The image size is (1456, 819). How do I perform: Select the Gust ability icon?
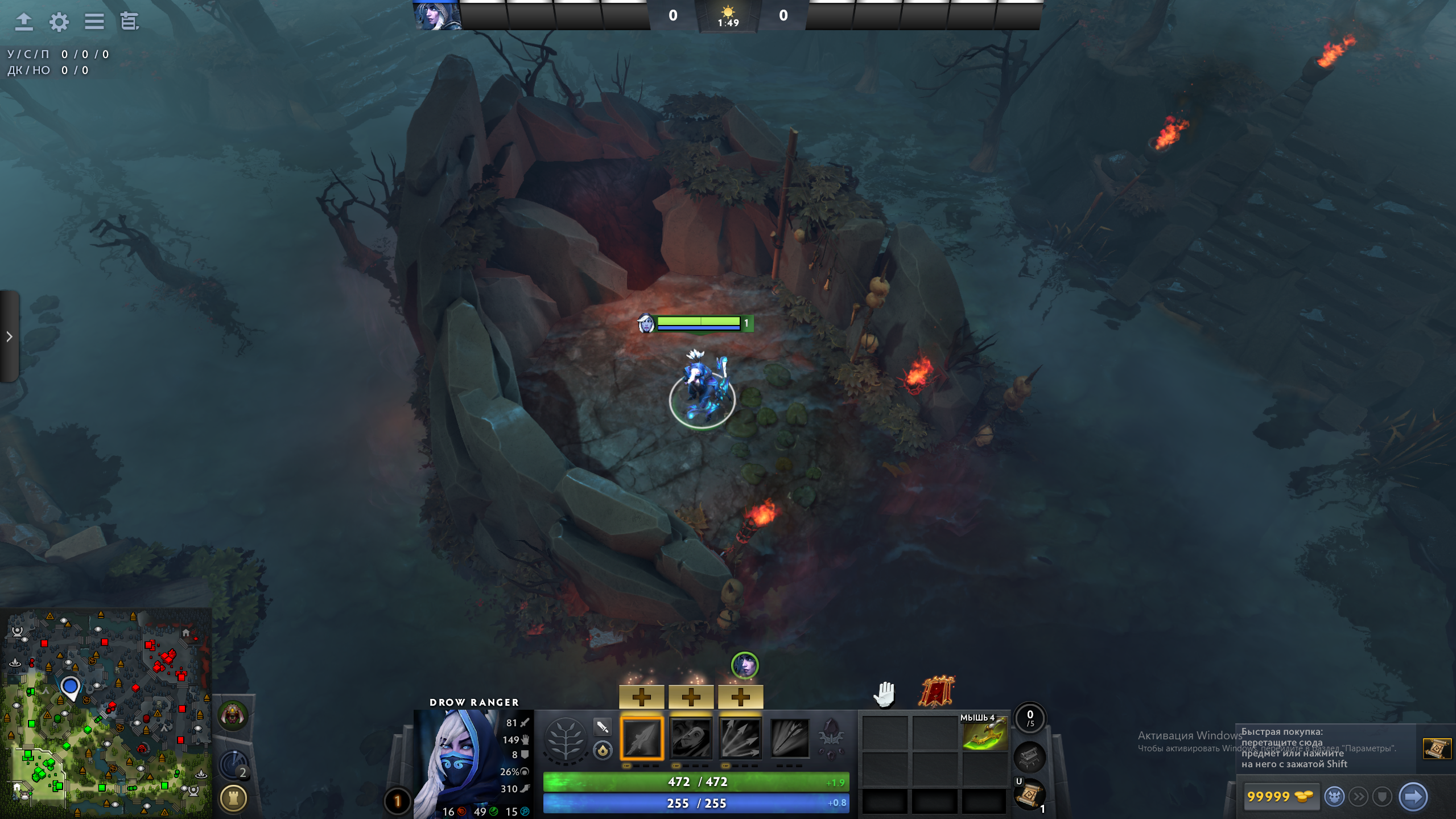(x=691, y=738)
